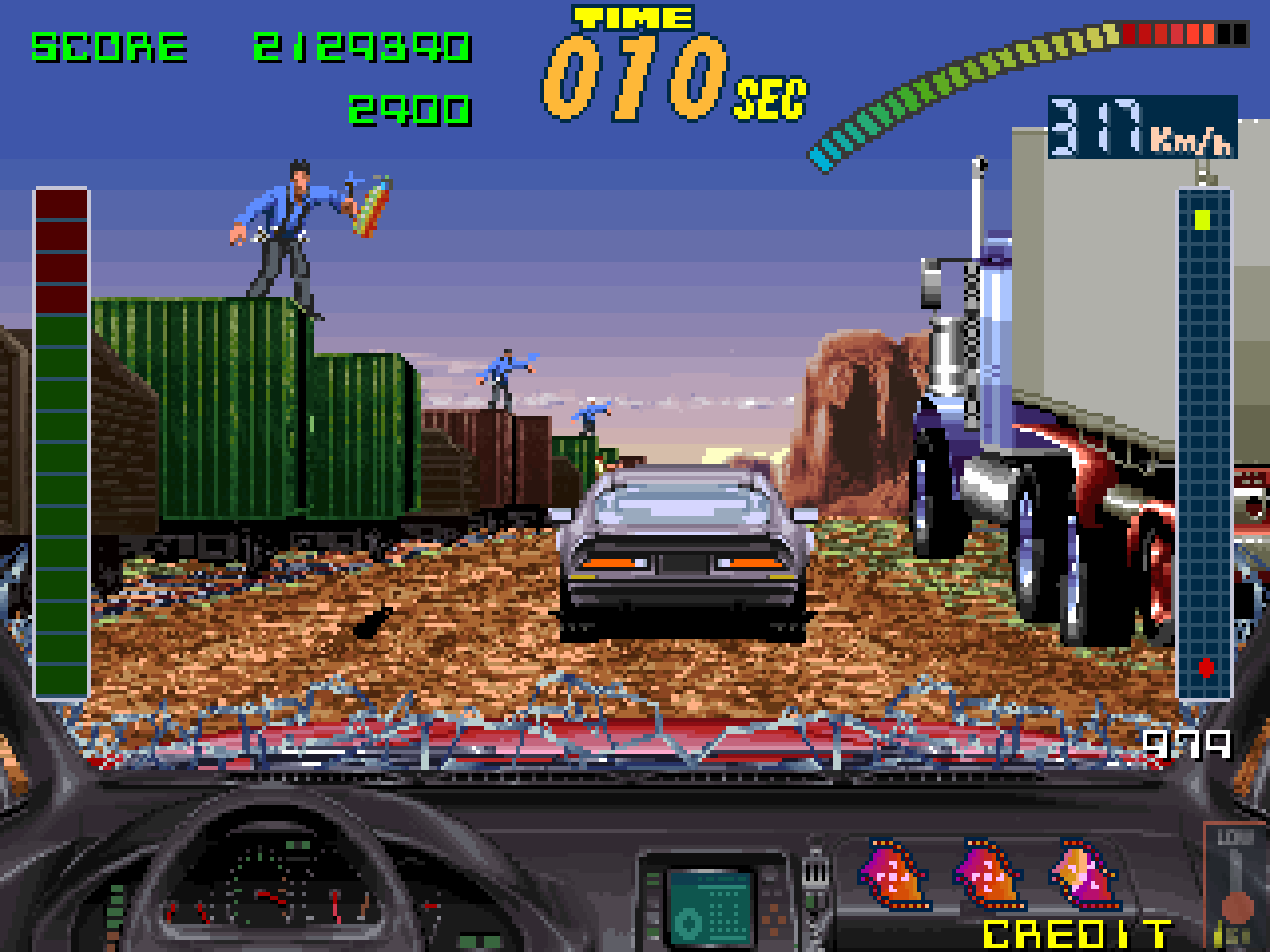Click the yellow target marker on progress bar
This screenshot has height=952, width=1270.
1204,220
